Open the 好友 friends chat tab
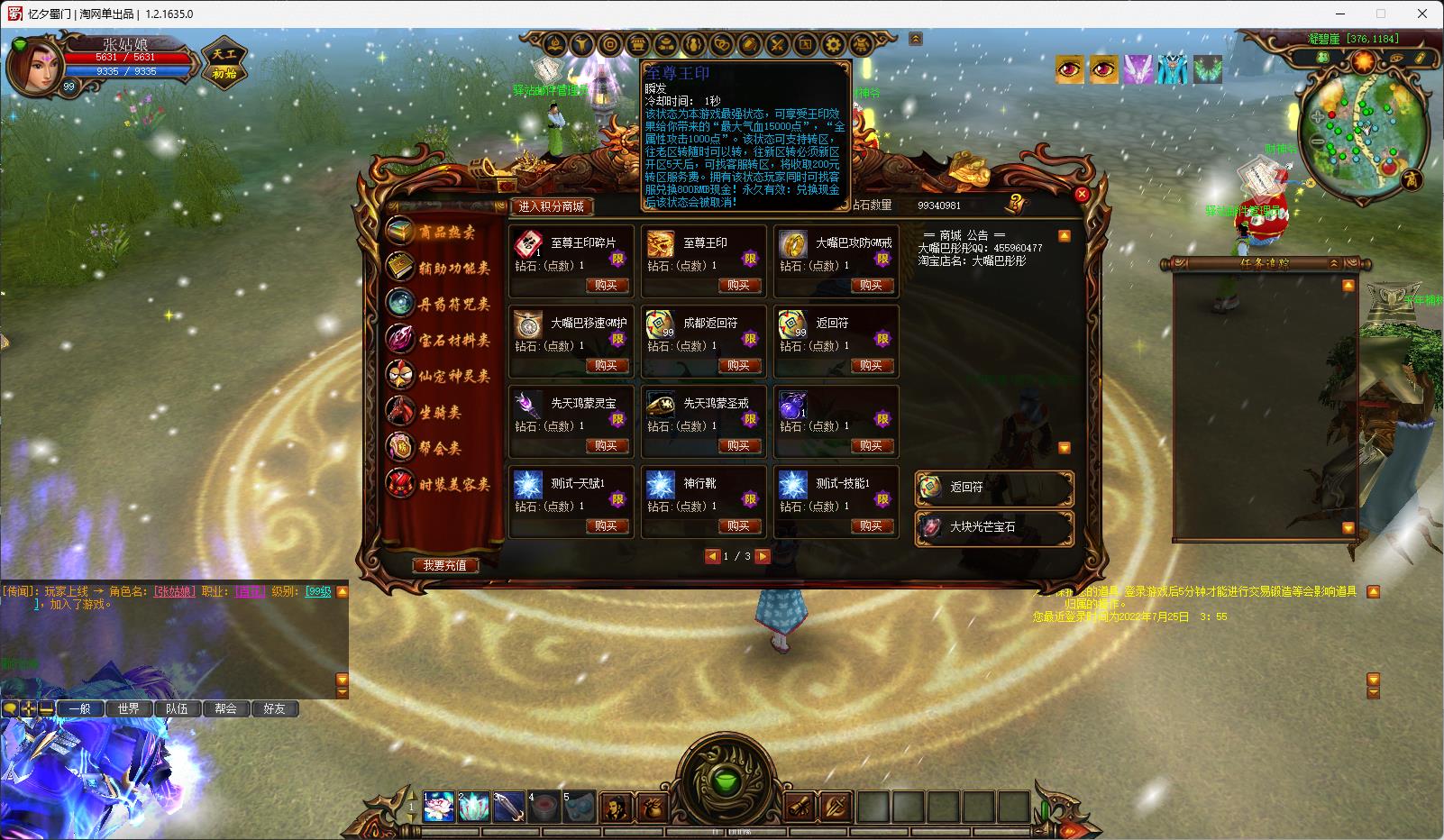1444x840 pixels. pyautogui.click(x=274, y=708)
